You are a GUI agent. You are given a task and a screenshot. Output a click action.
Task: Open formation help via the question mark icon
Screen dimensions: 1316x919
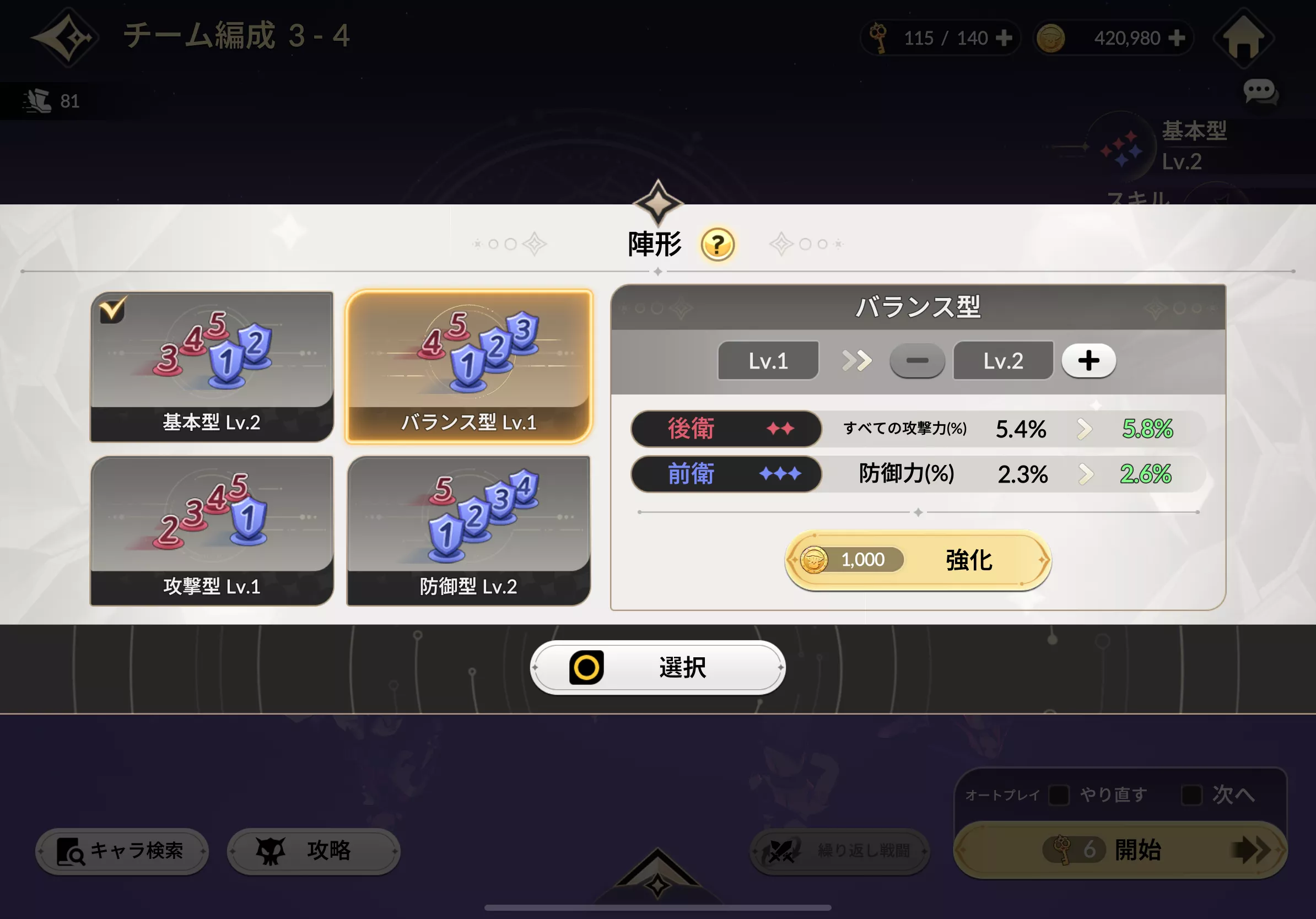717,245
